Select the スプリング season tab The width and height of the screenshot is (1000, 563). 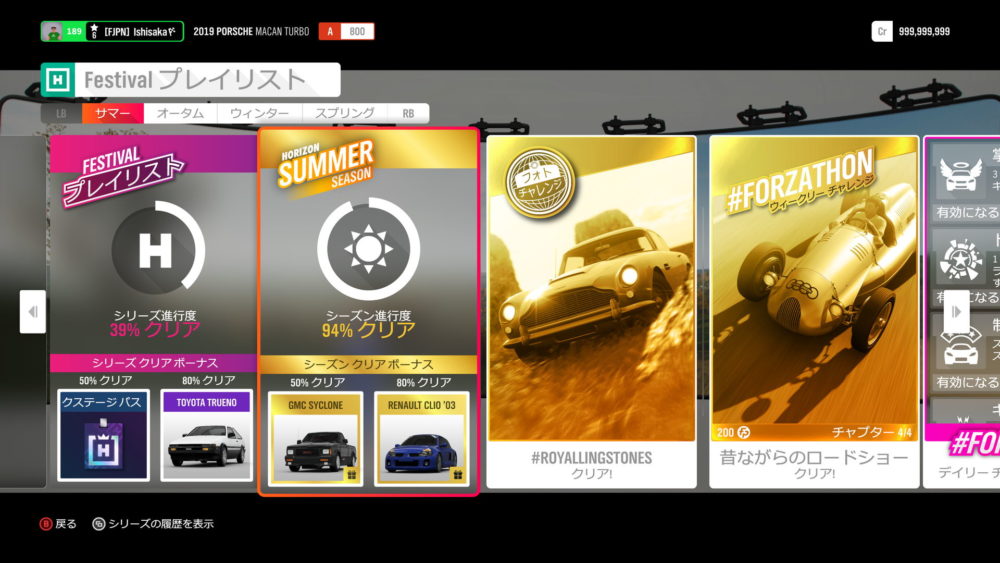[x=344, y=114]
